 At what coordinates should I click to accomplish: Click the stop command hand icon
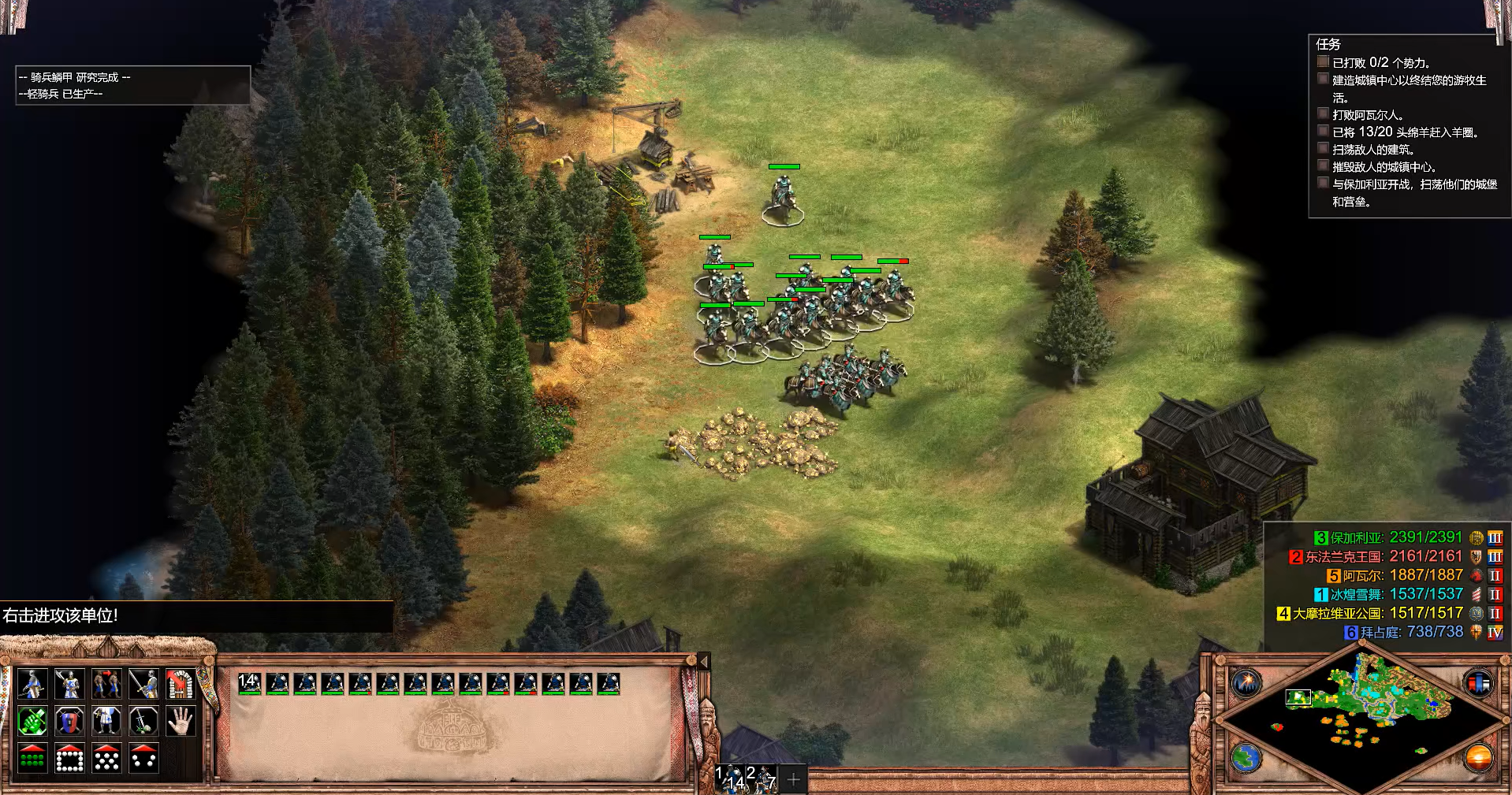(181, 721)
